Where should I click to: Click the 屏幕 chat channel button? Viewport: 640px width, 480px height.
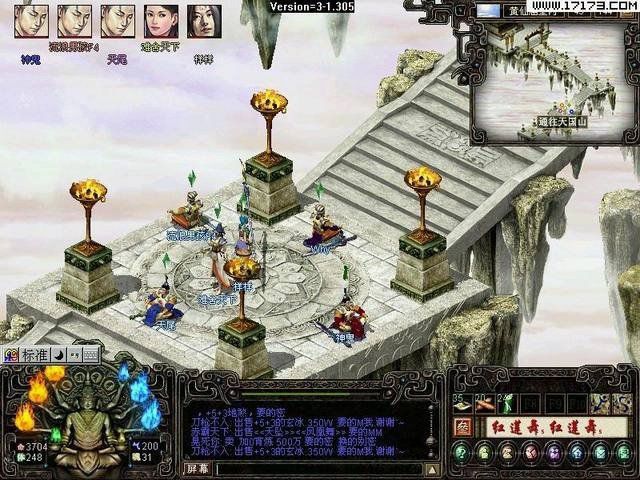click(x=198, y=468)
